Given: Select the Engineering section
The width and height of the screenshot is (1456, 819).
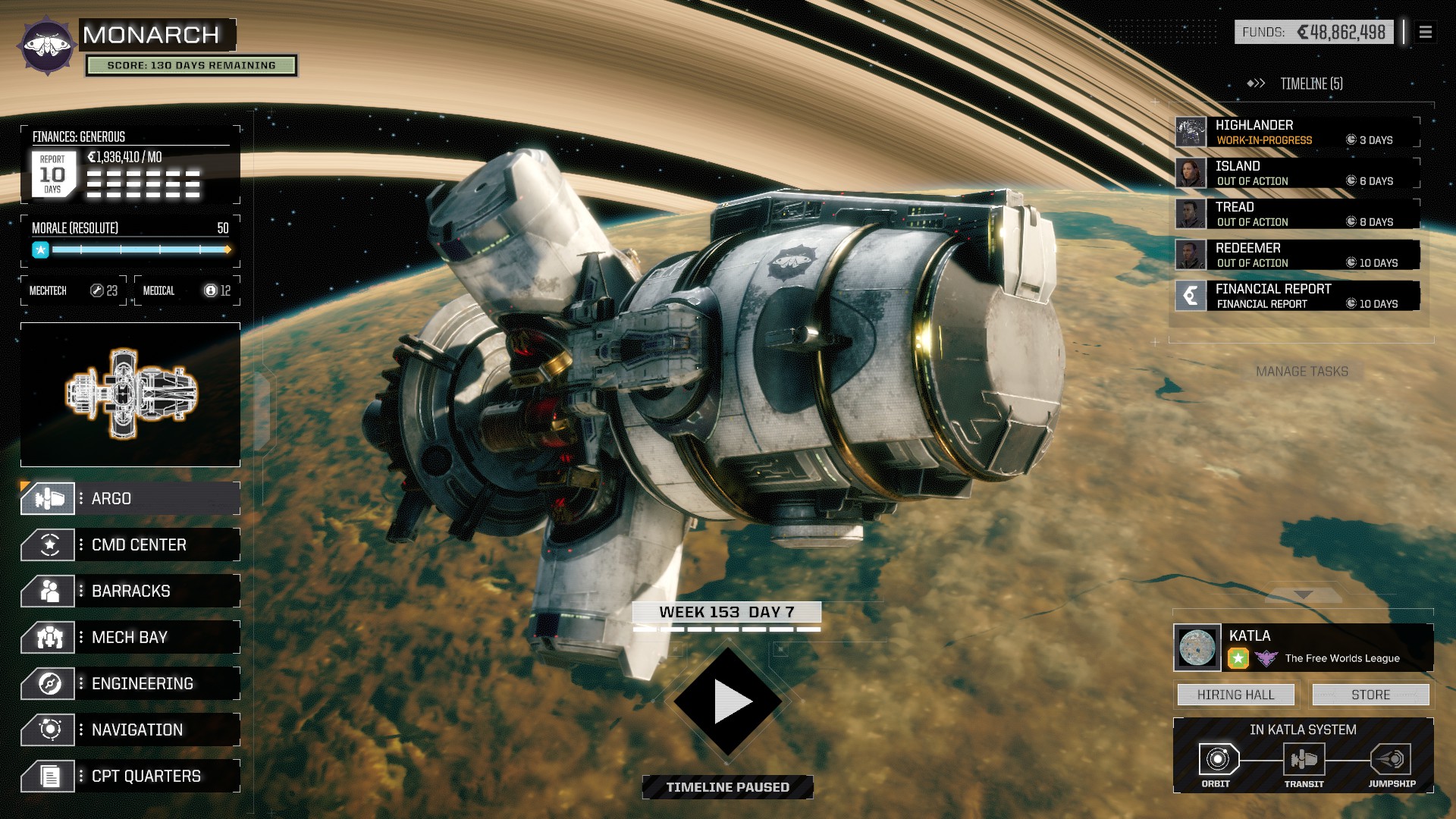Looking at the screenshot, I should coord(130,684).
